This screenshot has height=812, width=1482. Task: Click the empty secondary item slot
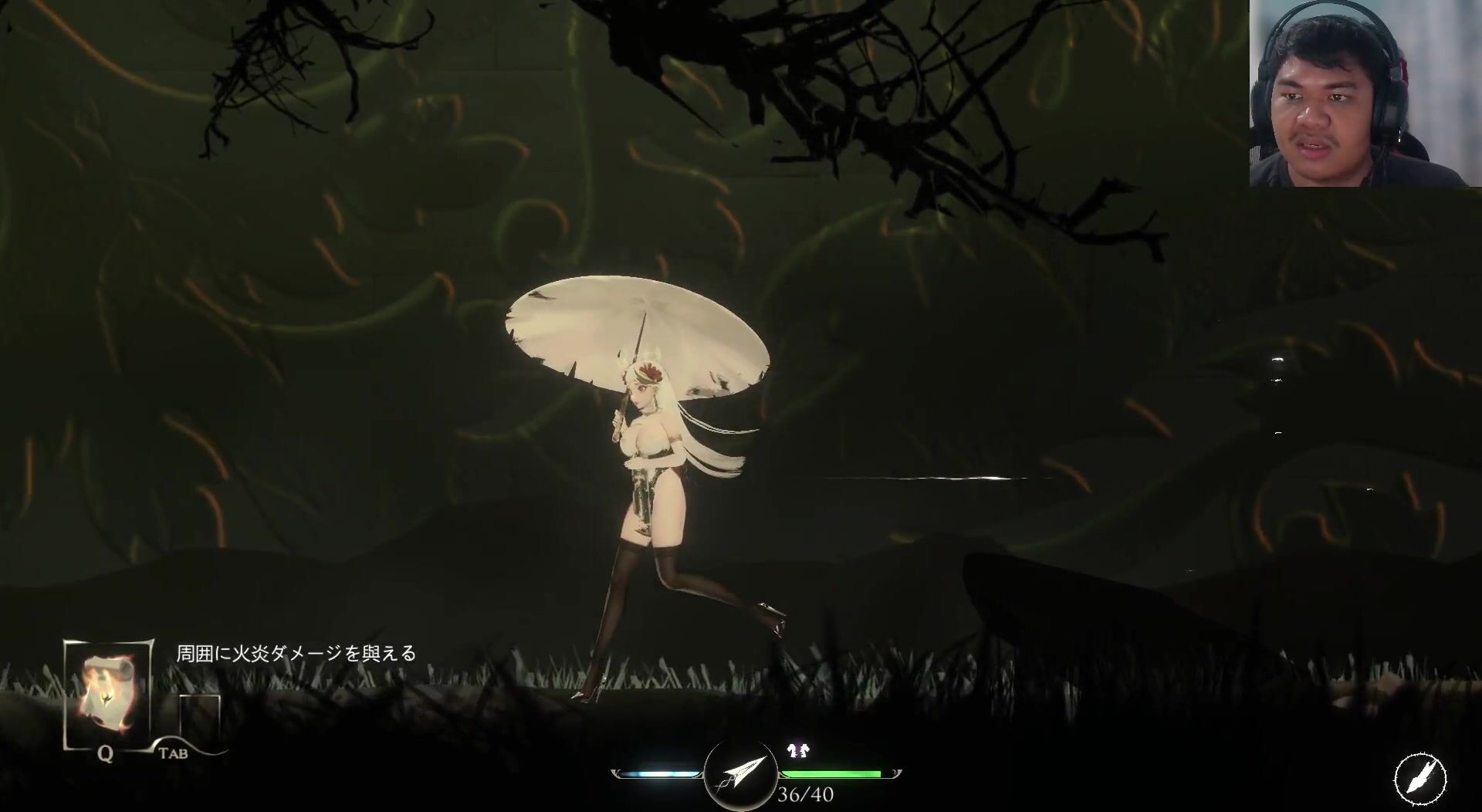(200, 717)
